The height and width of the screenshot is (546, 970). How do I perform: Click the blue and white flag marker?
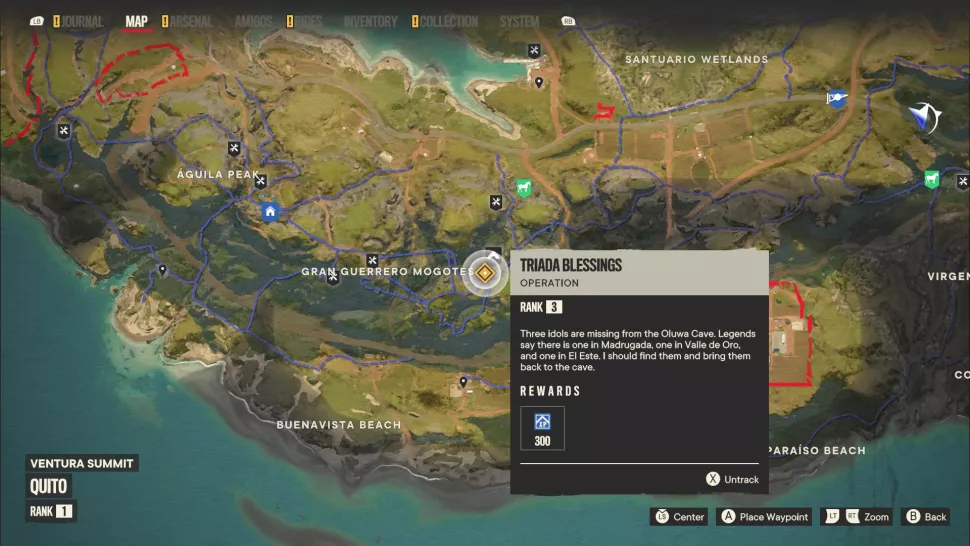click(836, 98)
